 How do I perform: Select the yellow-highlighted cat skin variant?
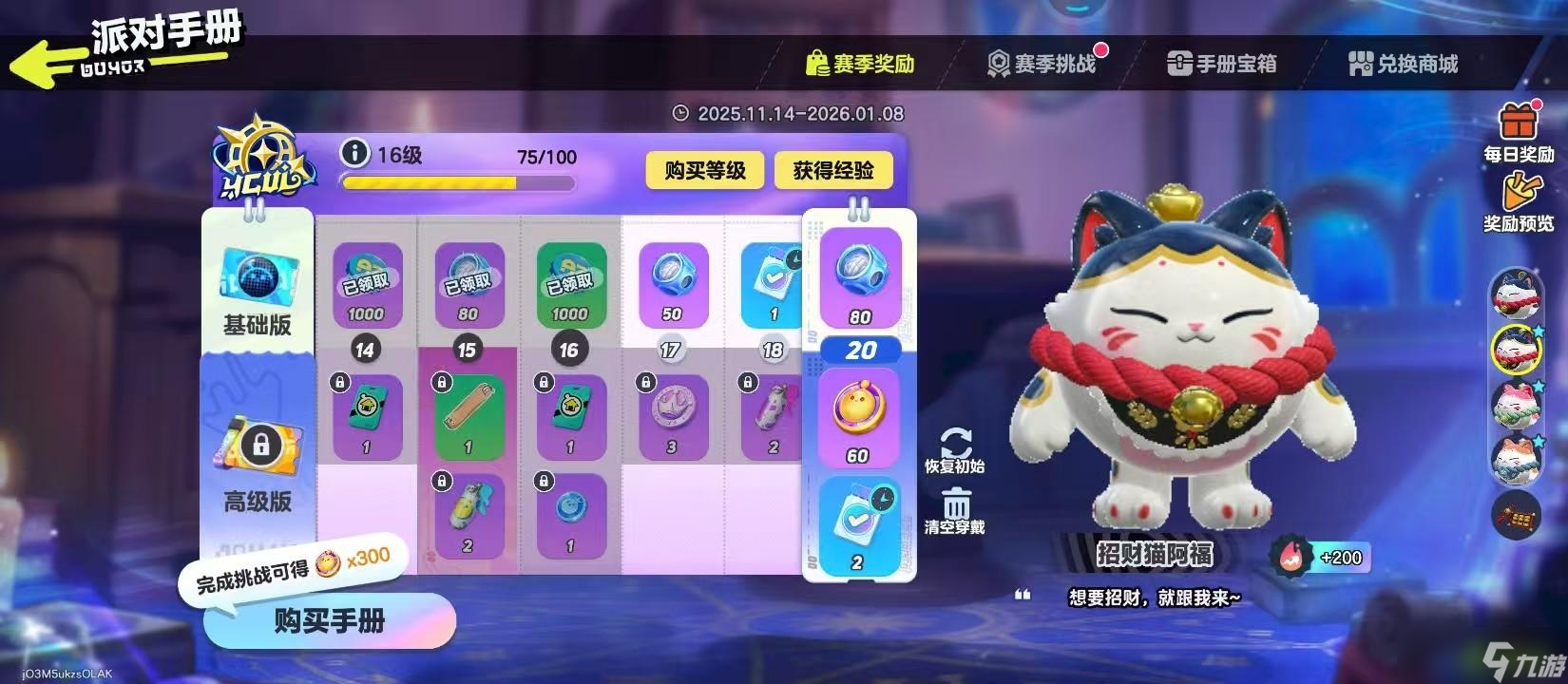coord(1516,350)
